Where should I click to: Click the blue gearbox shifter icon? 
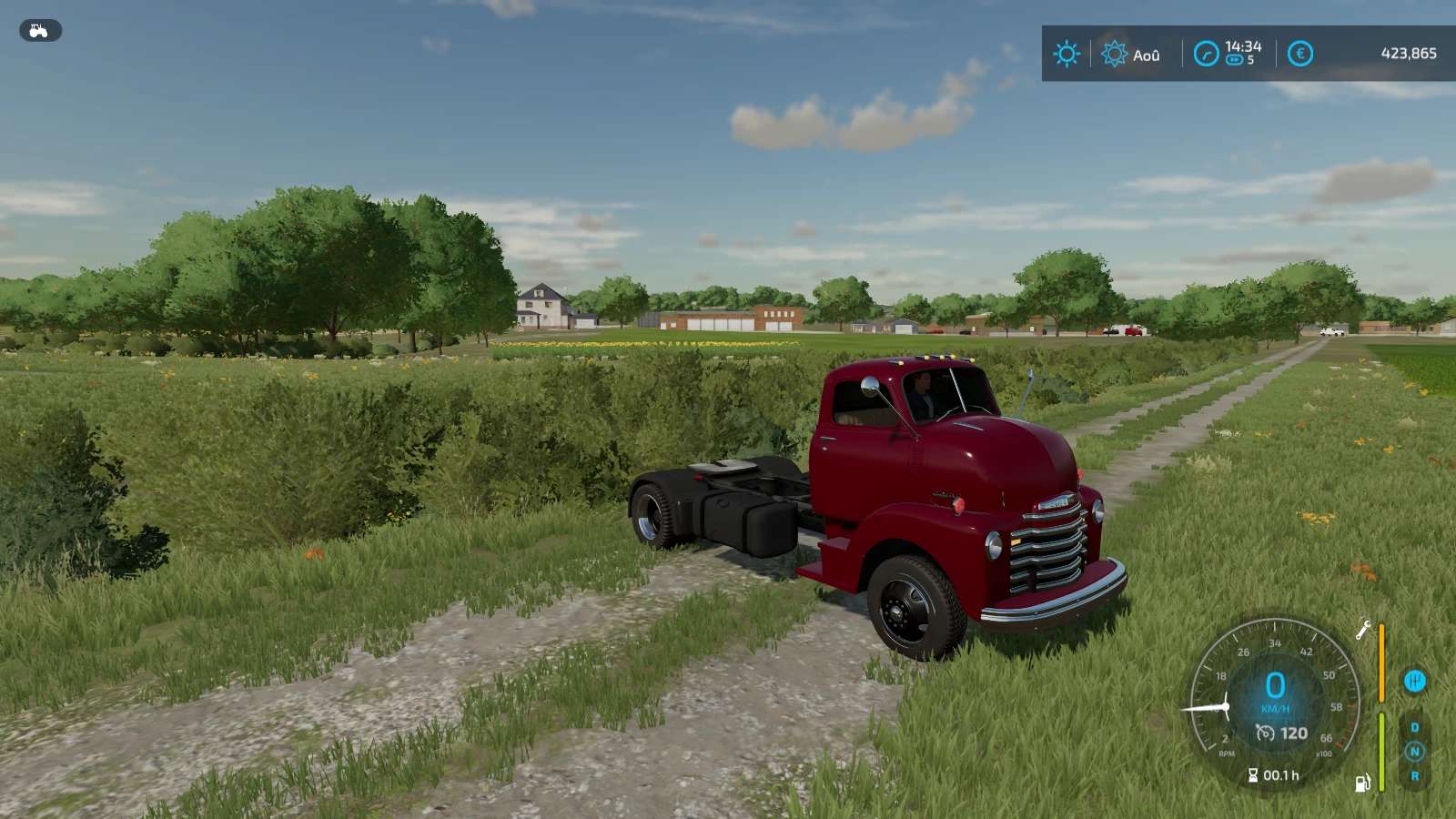click(x=1414, y=681)
